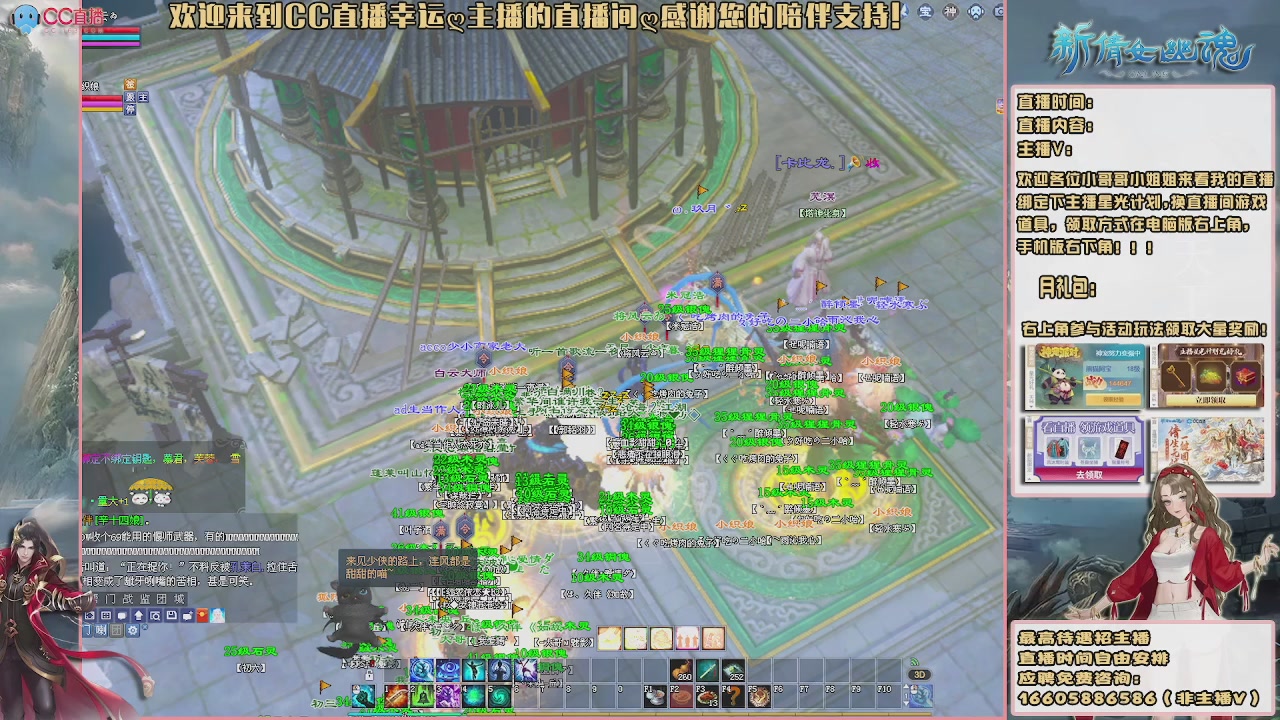The width and height of the screenshot is (1280, 720).
Task: Click the avatar portrait thumbnail in chat toolbar
Action: pyautogui.click(x=217, y=616)
